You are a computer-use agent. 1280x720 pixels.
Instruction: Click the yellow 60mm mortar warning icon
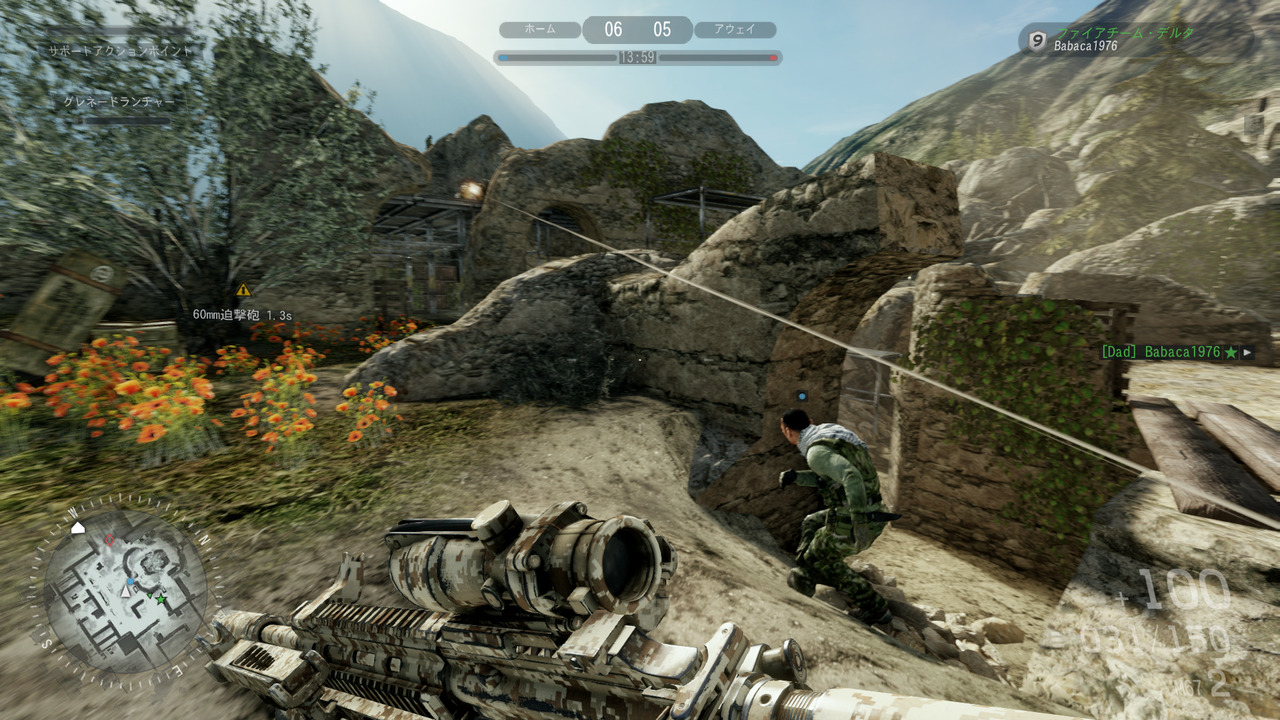coord(243,290)
